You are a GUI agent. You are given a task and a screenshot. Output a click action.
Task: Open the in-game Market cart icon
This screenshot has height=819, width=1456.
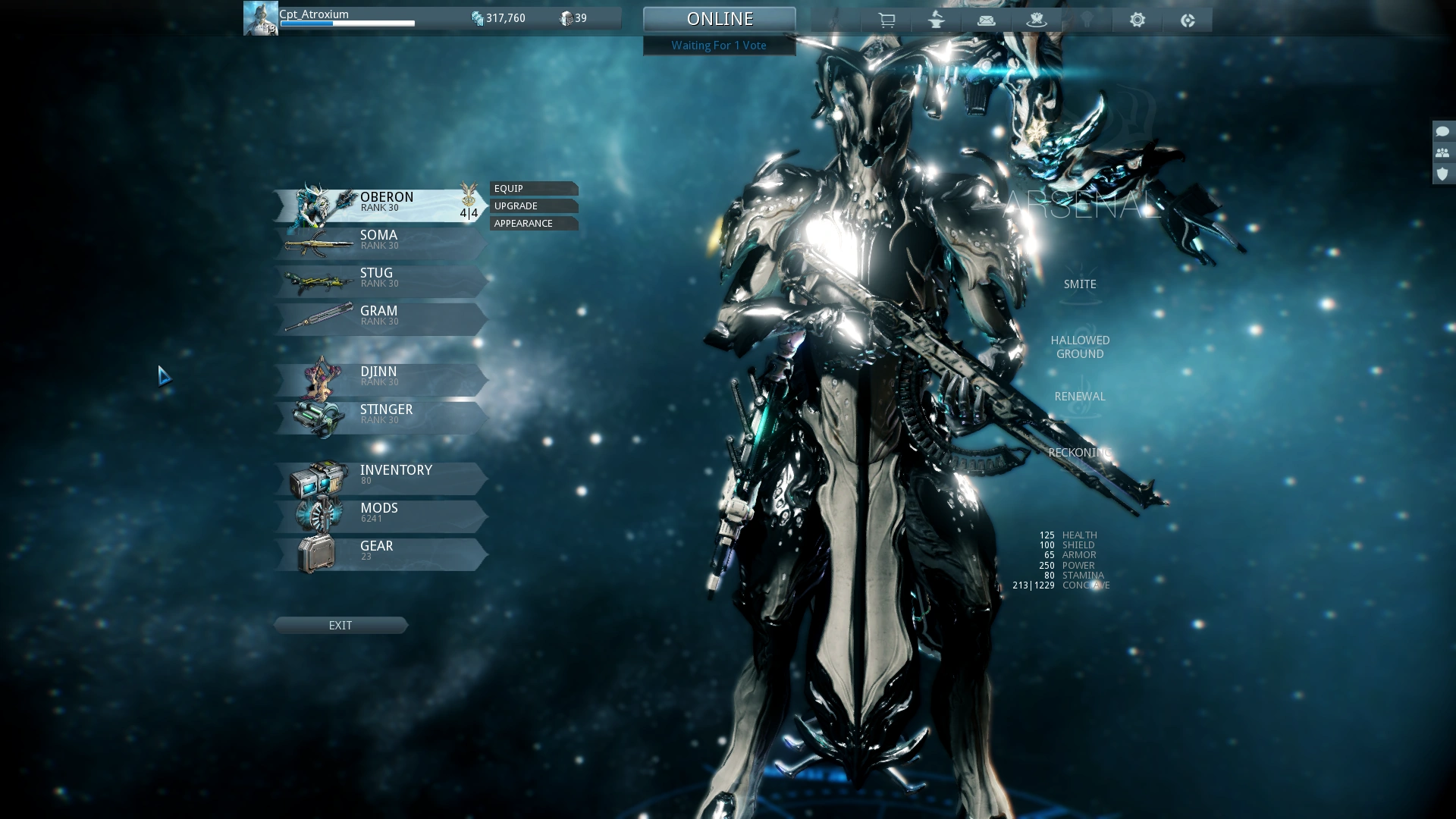pyautogui.click(x=887, y=20)
